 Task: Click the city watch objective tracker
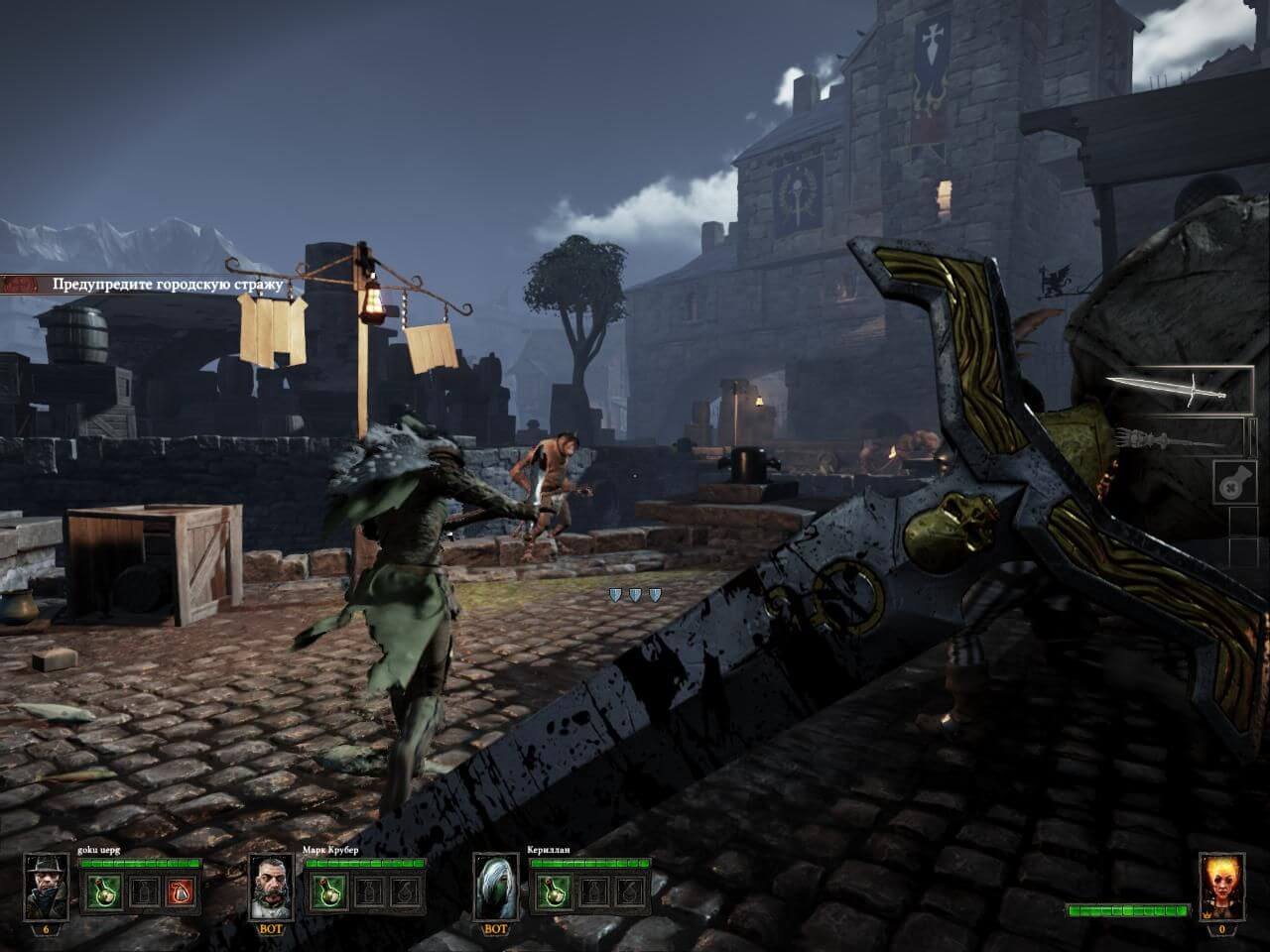tap(159, 285)
